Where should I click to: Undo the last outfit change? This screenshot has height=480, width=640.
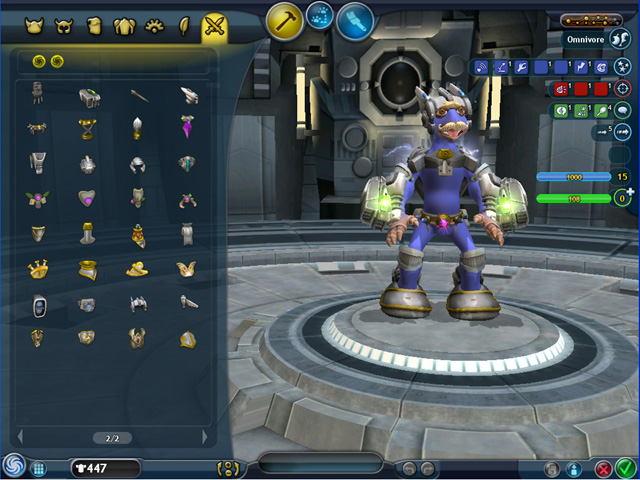click(408, 468)
